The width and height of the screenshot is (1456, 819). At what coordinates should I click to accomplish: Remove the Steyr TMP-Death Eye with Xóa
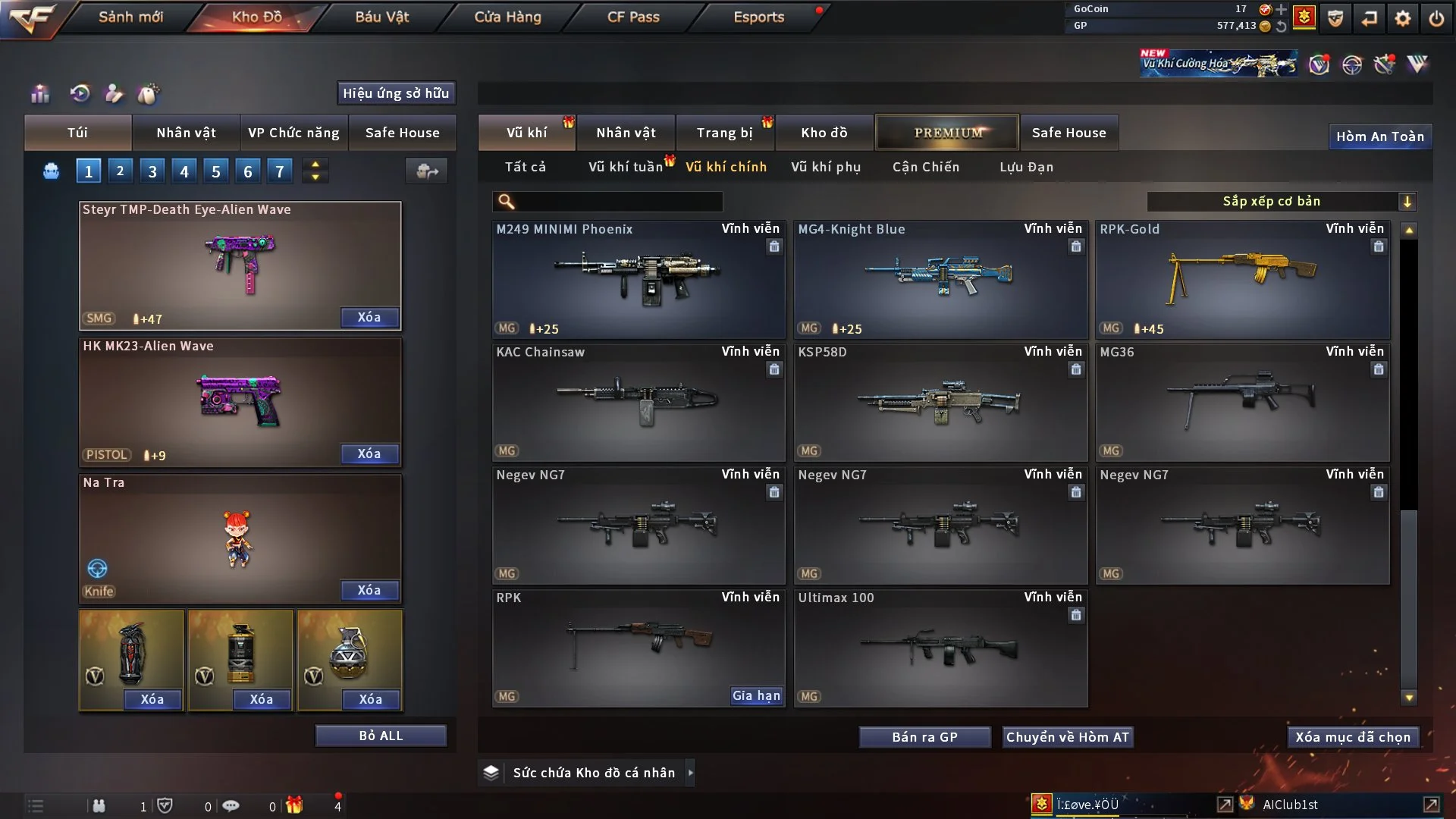(369, 317)
